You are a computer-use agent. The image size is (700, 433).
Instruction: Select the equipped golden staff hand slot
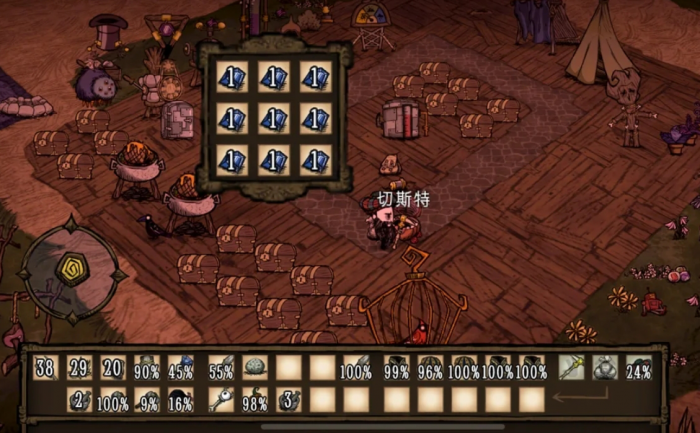tap(572, 368)
